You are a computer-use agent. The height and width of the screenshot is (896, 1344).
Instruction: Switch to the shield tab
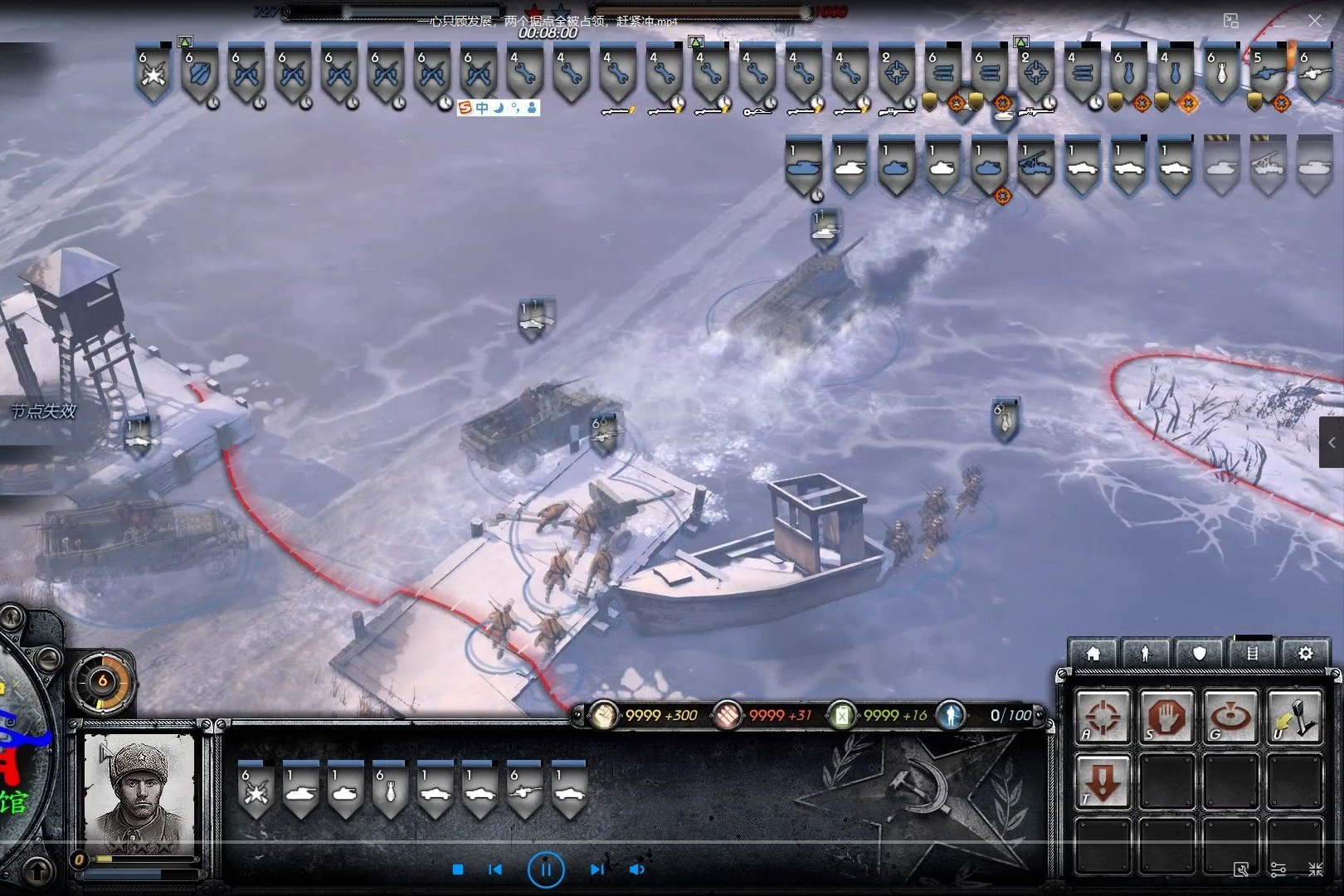1199,654
